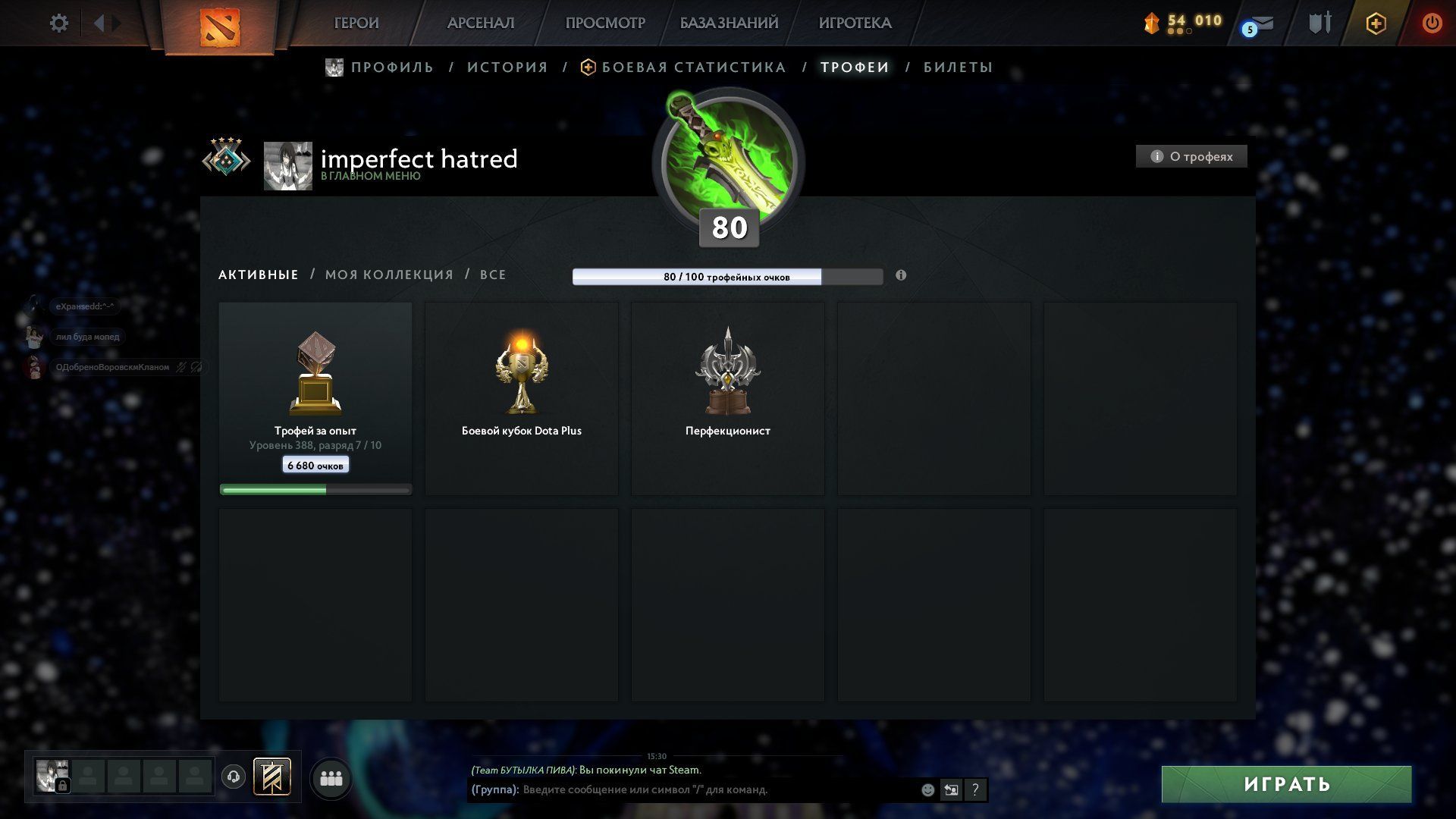1456x819 pixels.
Task: Open the Игротека section
Action: tap(855, 24)
